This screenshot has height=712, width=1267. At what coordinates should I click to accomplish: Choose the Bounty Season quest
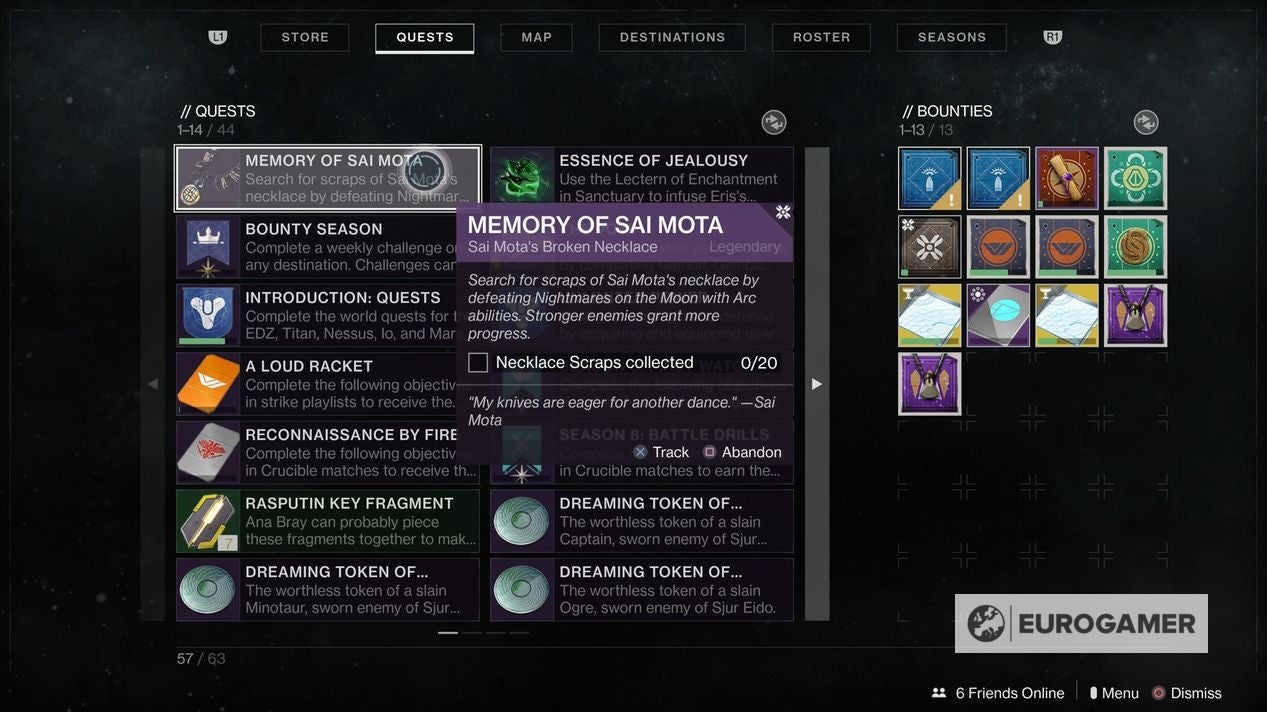tap(328, 247)
